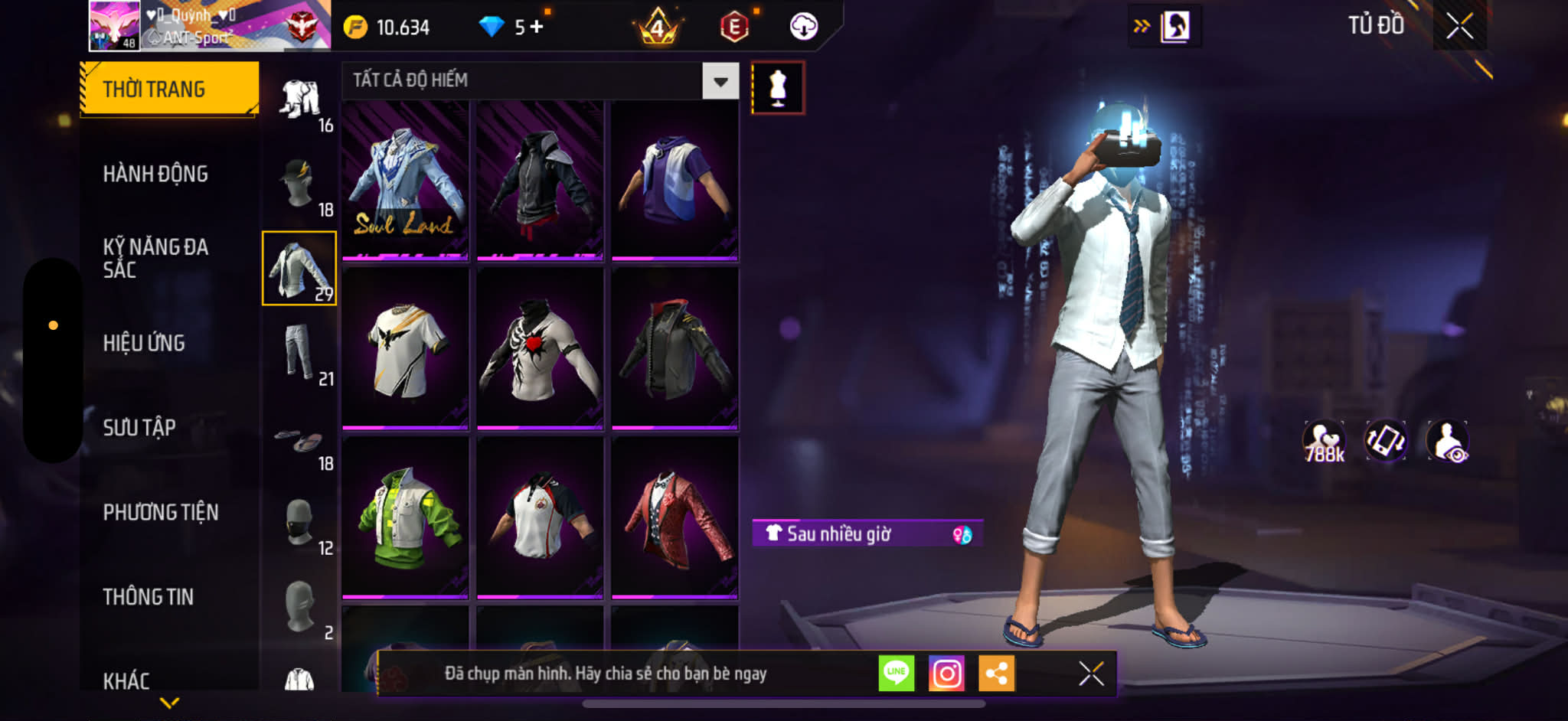
Task: Pick the red sequin tuxedo jacket
Action: click(675, 517)
